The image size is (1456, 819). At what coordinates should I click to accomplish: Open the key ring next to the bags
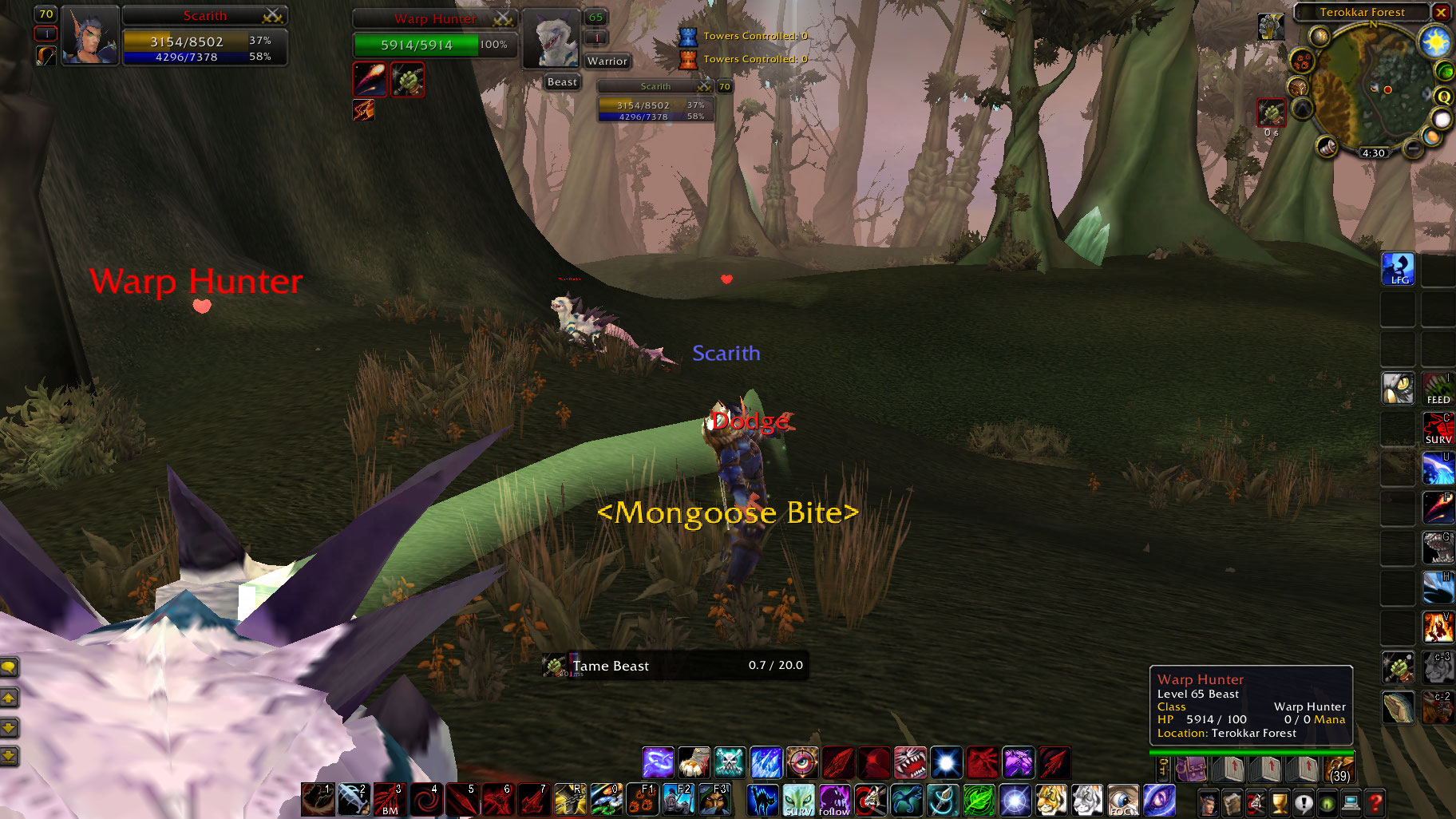[1163, 769]
